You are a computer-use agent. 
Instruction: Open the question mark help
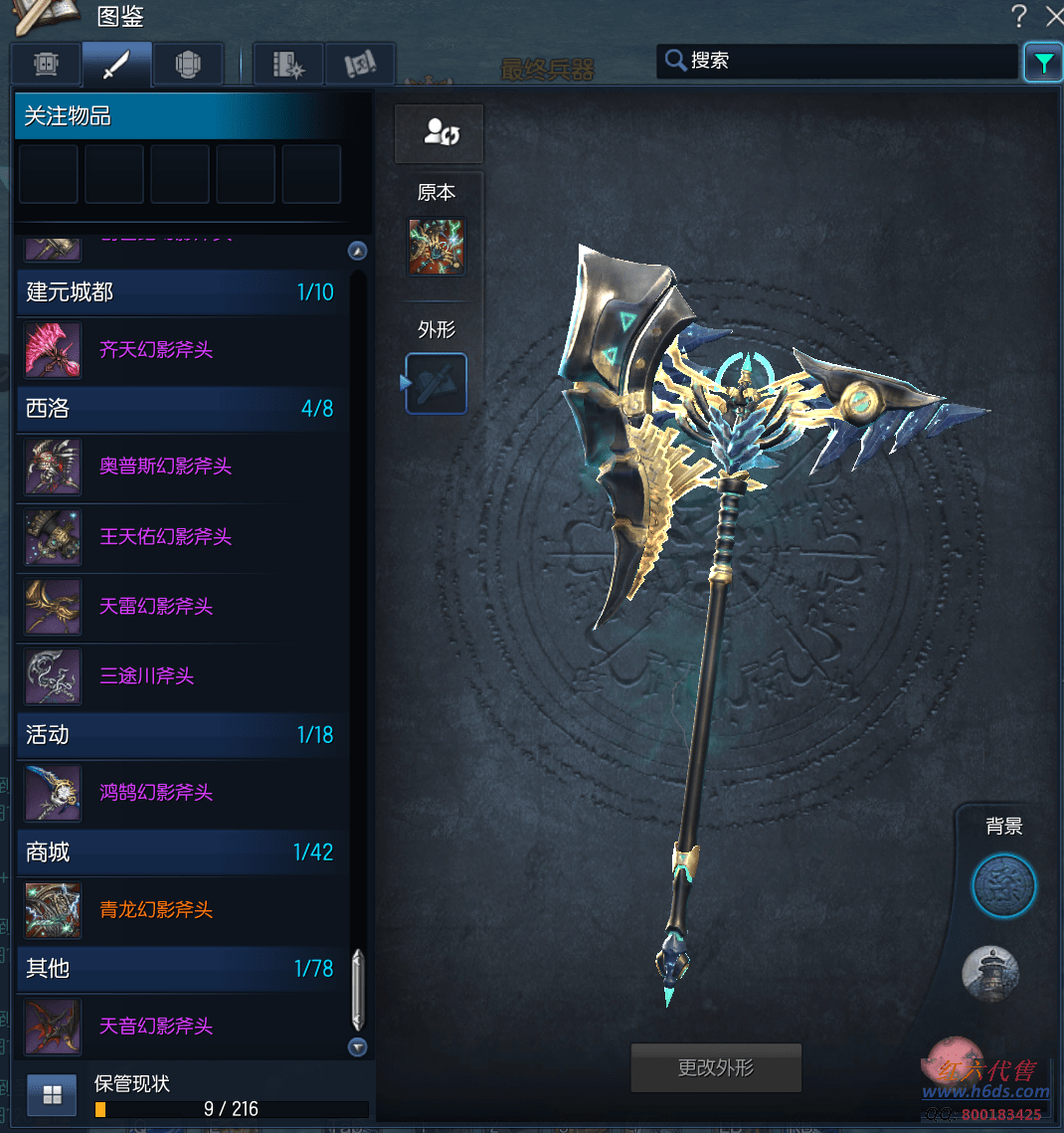point(1018,16)
